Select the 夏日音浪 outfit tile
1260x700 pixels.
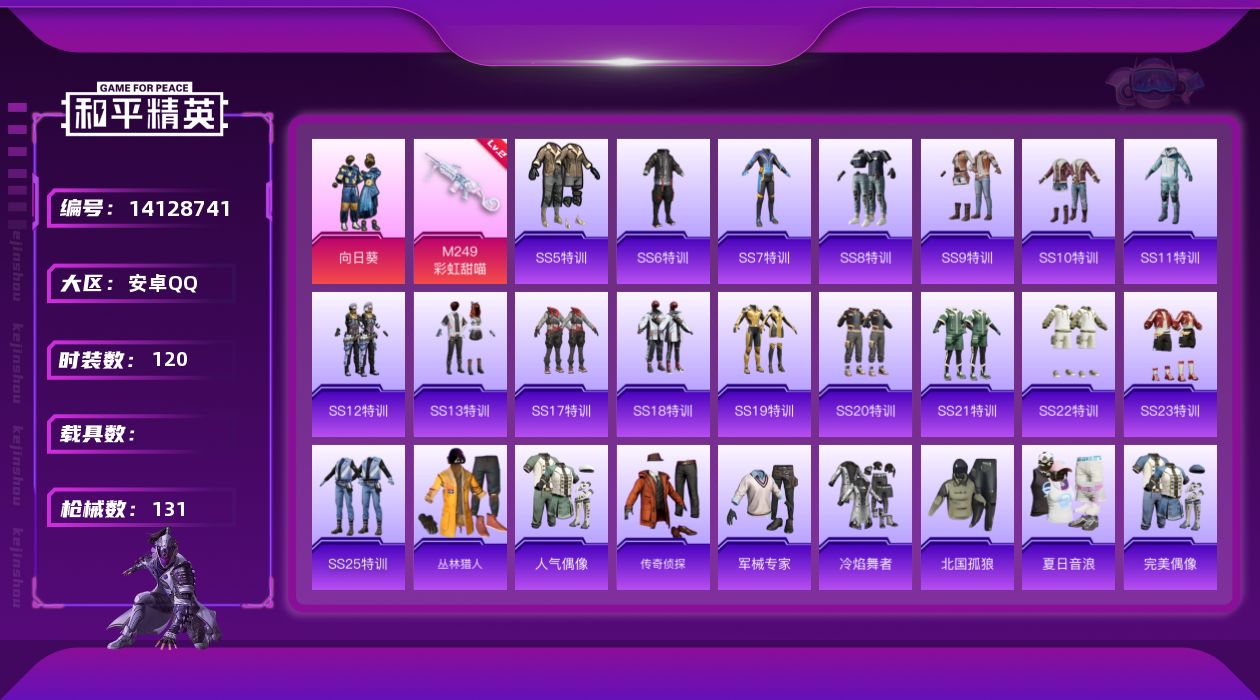[x=1068, y=517]
